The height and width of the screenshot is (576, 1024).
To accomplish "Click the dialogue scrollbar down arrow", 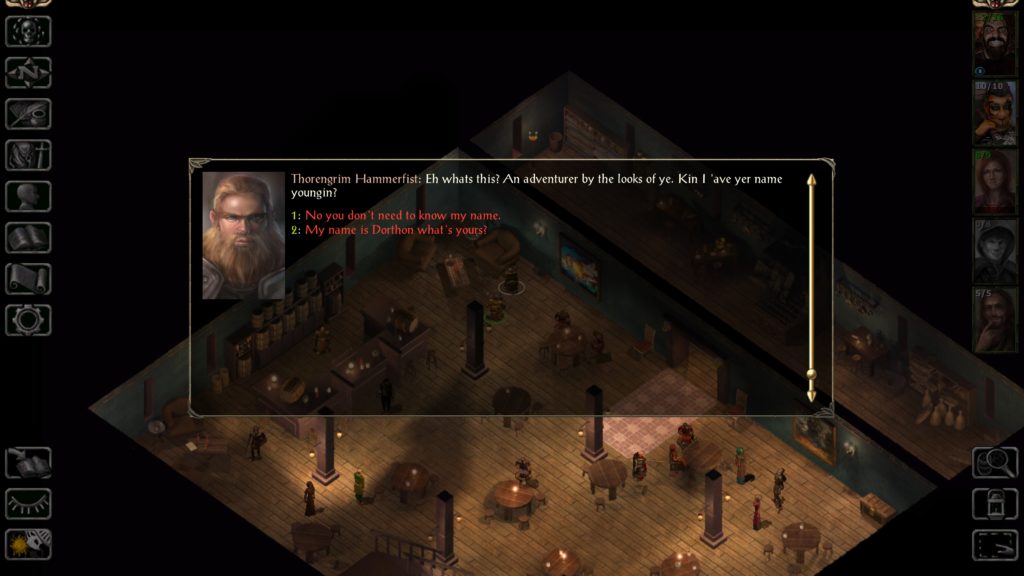I will point(812,397).
